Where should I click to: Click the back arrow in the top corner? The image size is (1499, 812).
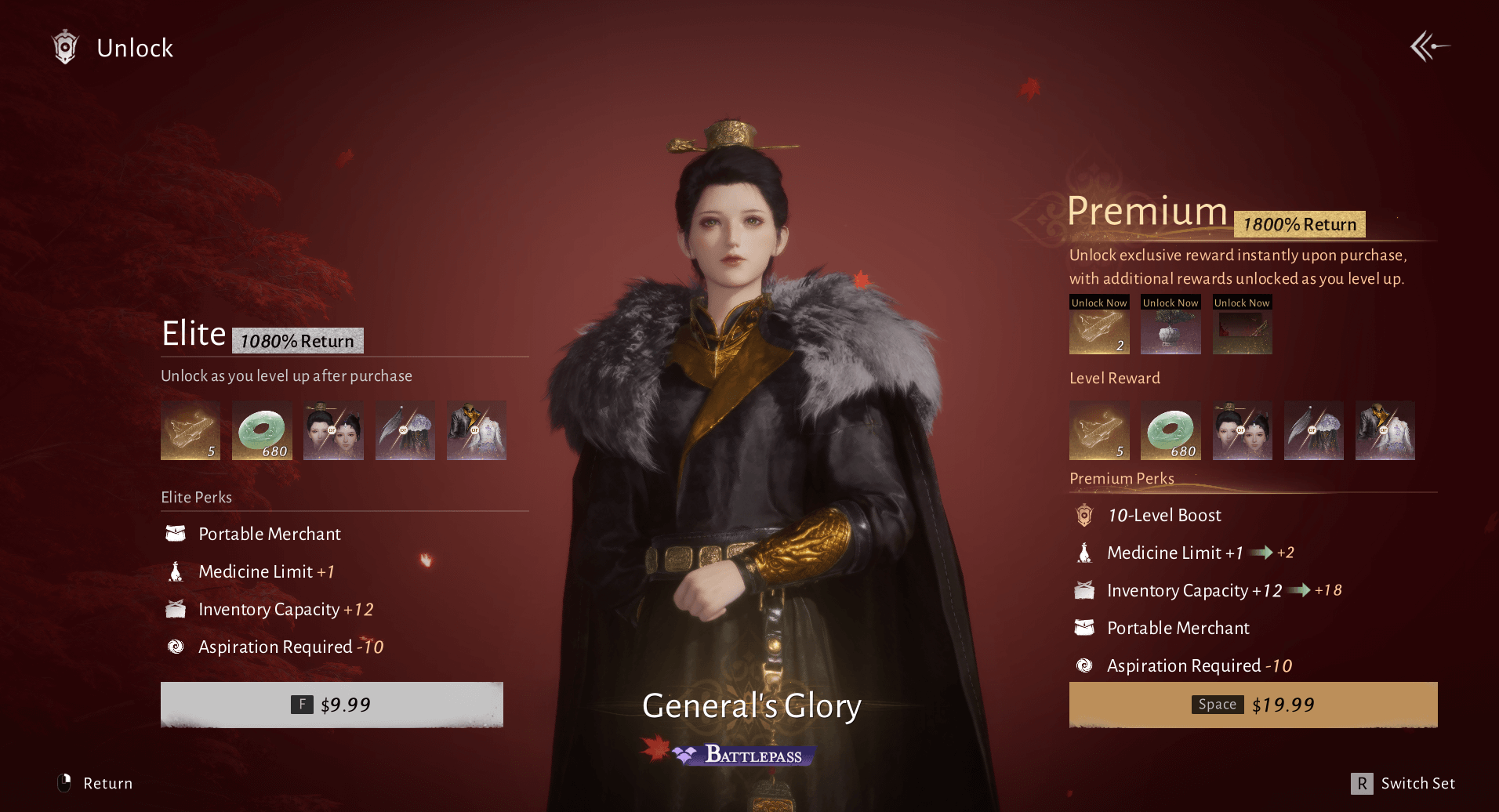click(1429, 47)
